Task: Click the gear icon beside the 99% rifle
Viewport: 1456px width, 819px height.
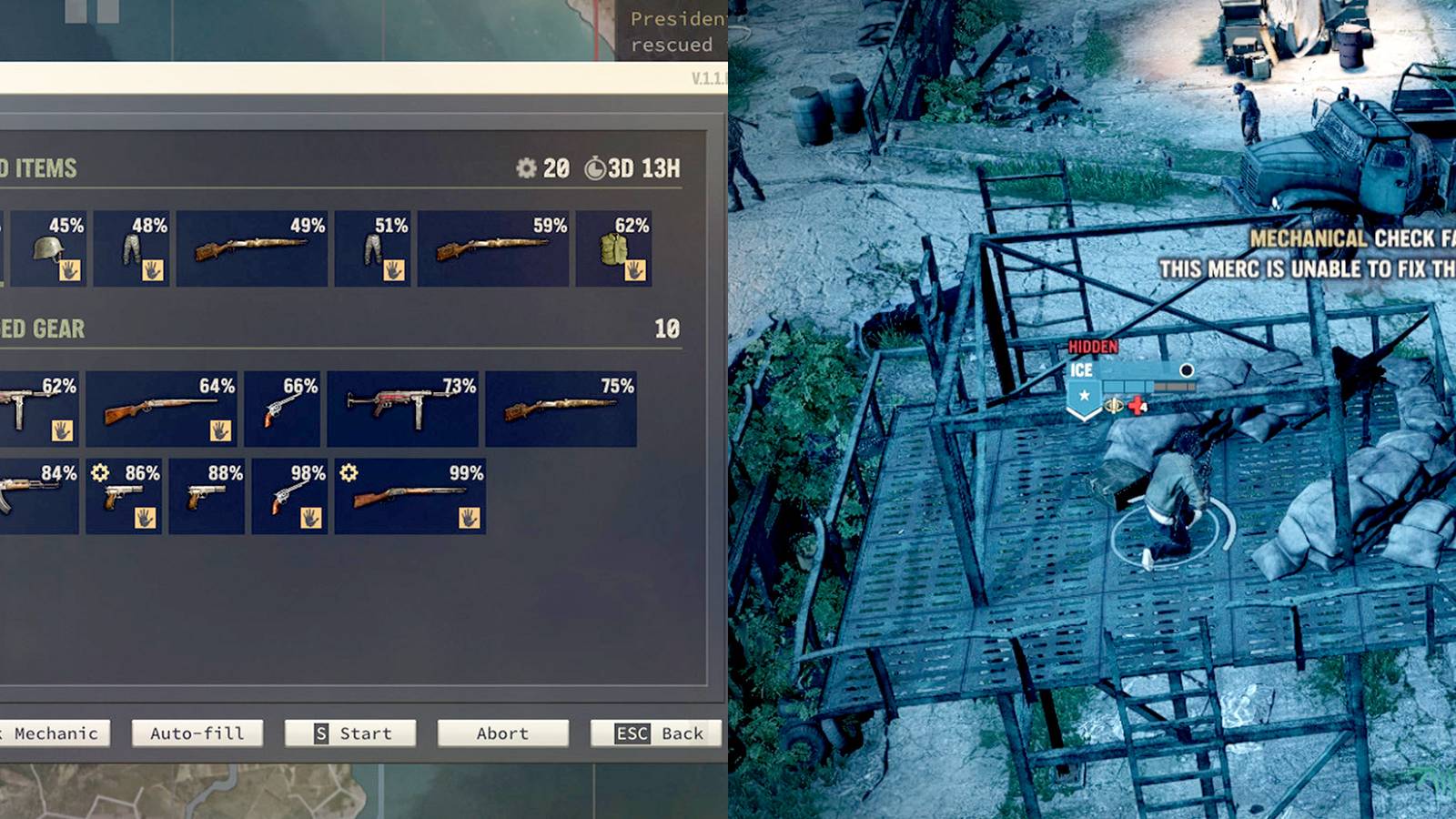Action: tap(348, 471)
